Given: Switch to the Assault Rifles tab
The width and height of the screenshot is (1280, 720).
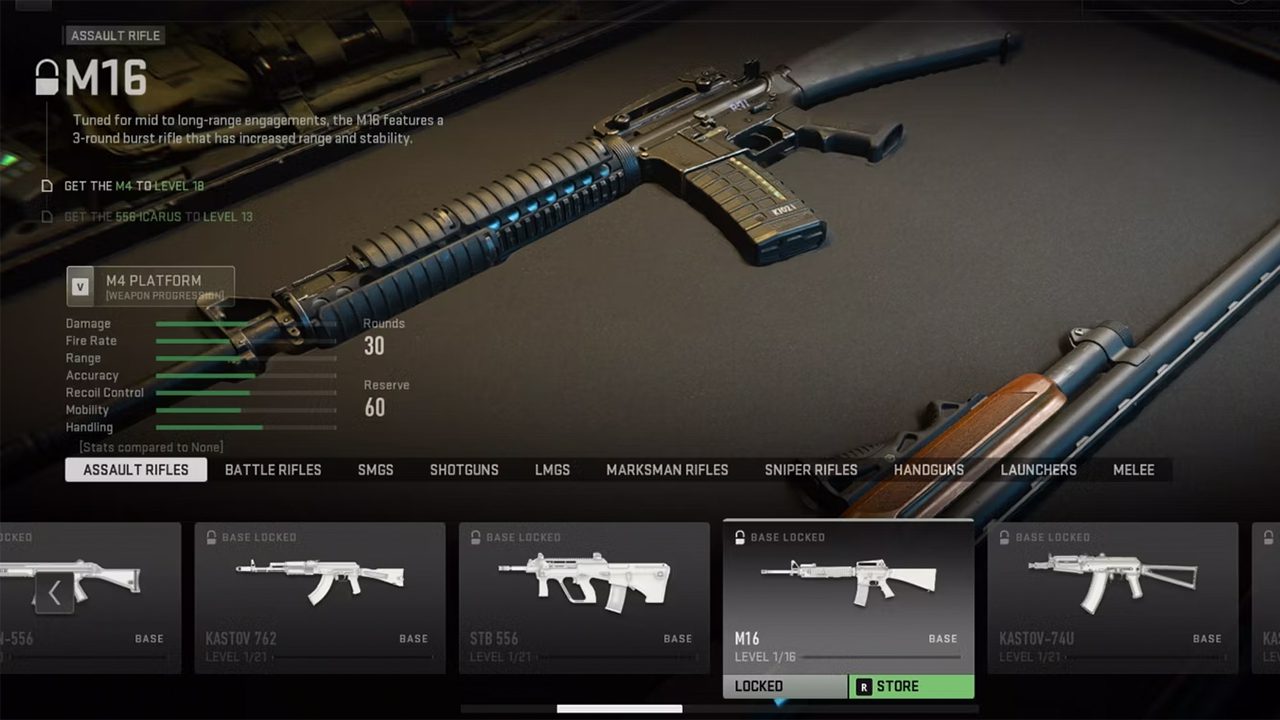Looking at the screenshot, I should [x=136, y=470].
